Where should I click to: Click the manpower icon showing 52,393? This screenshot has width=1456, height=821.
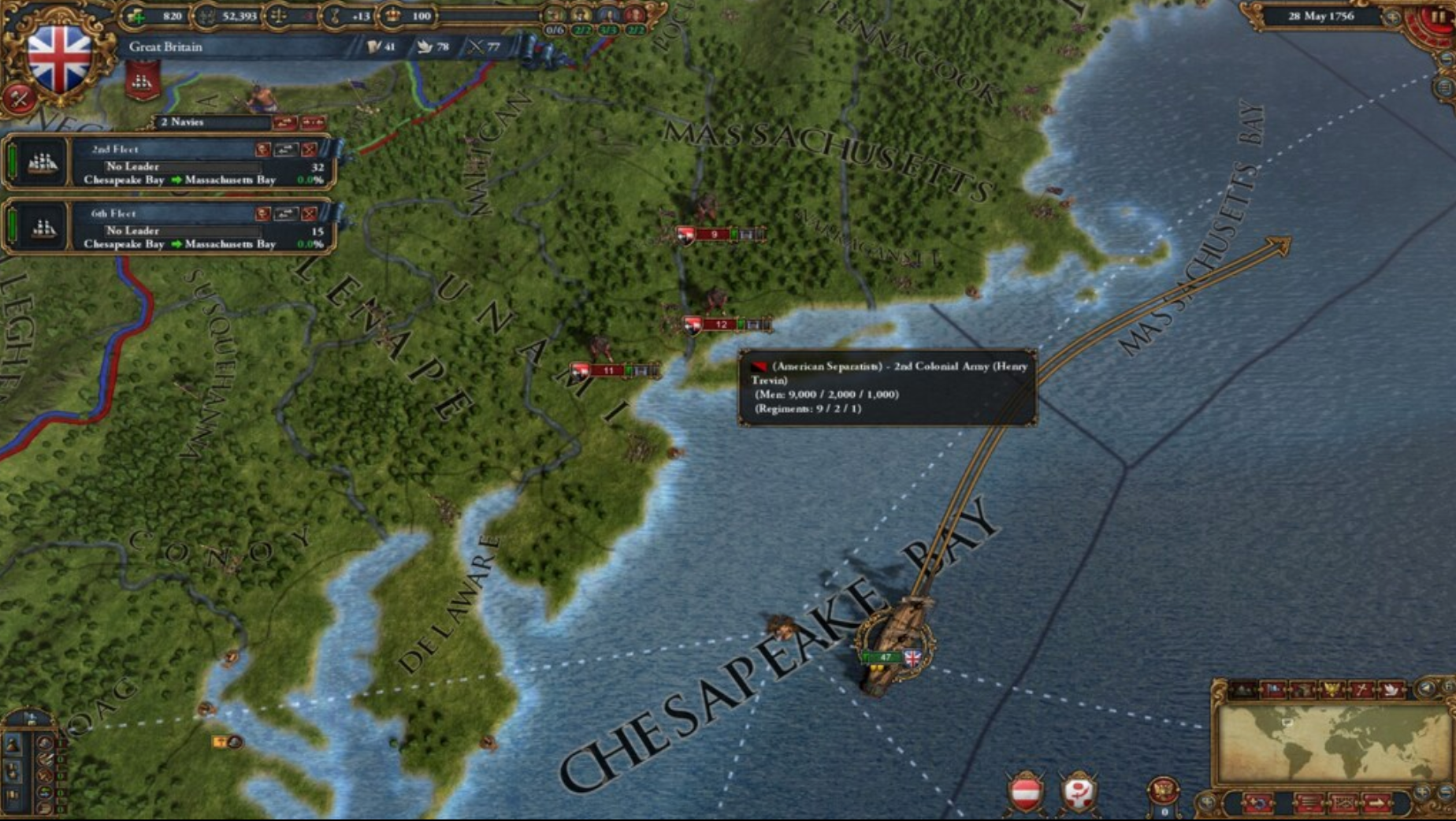pyautogui.click(x=205, y=16)
